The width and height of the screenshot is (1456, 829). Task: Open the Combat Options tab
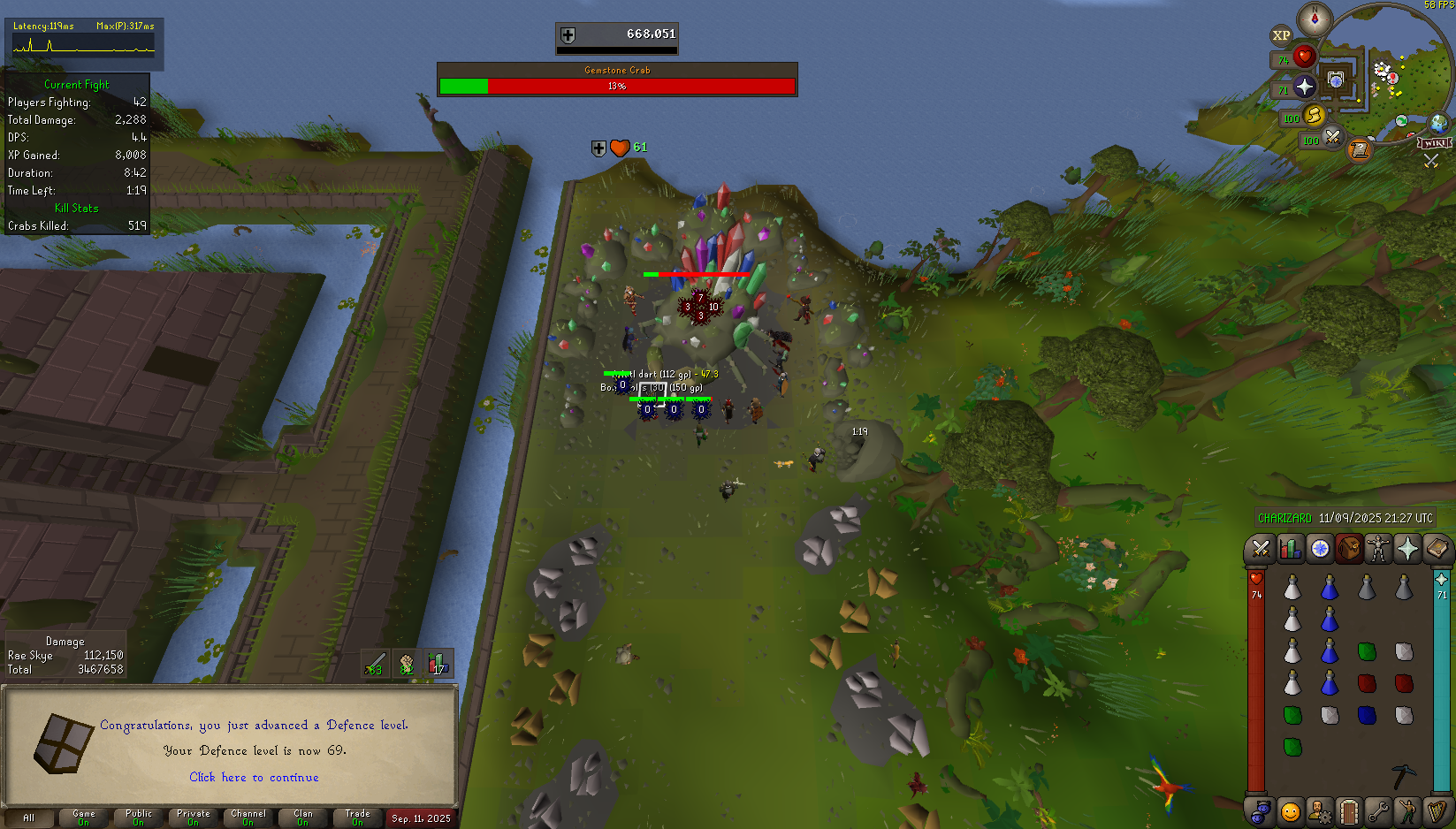click(x=1260, y=550)
